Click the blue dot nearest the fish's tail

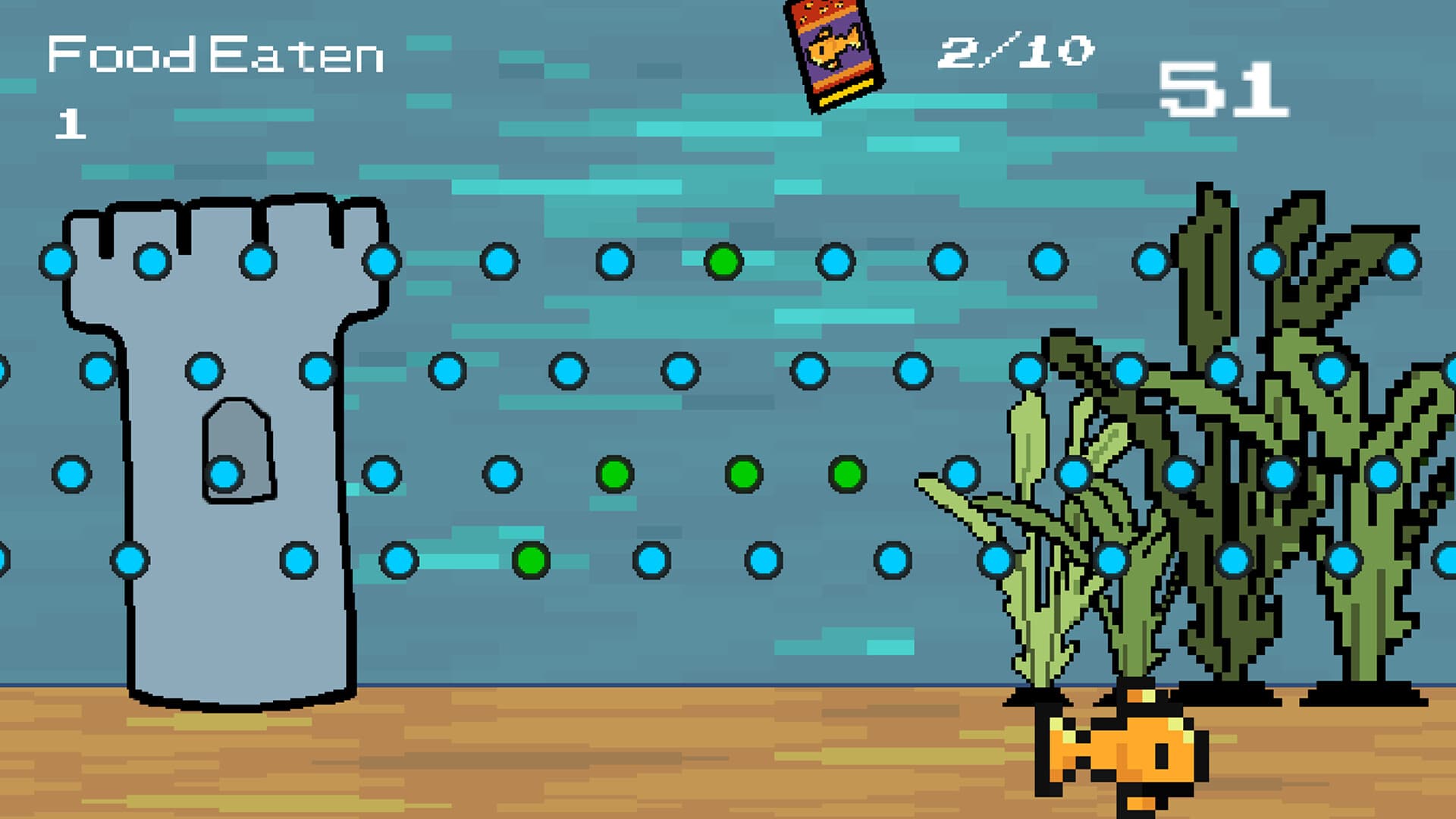click(x=1110, y=560)
